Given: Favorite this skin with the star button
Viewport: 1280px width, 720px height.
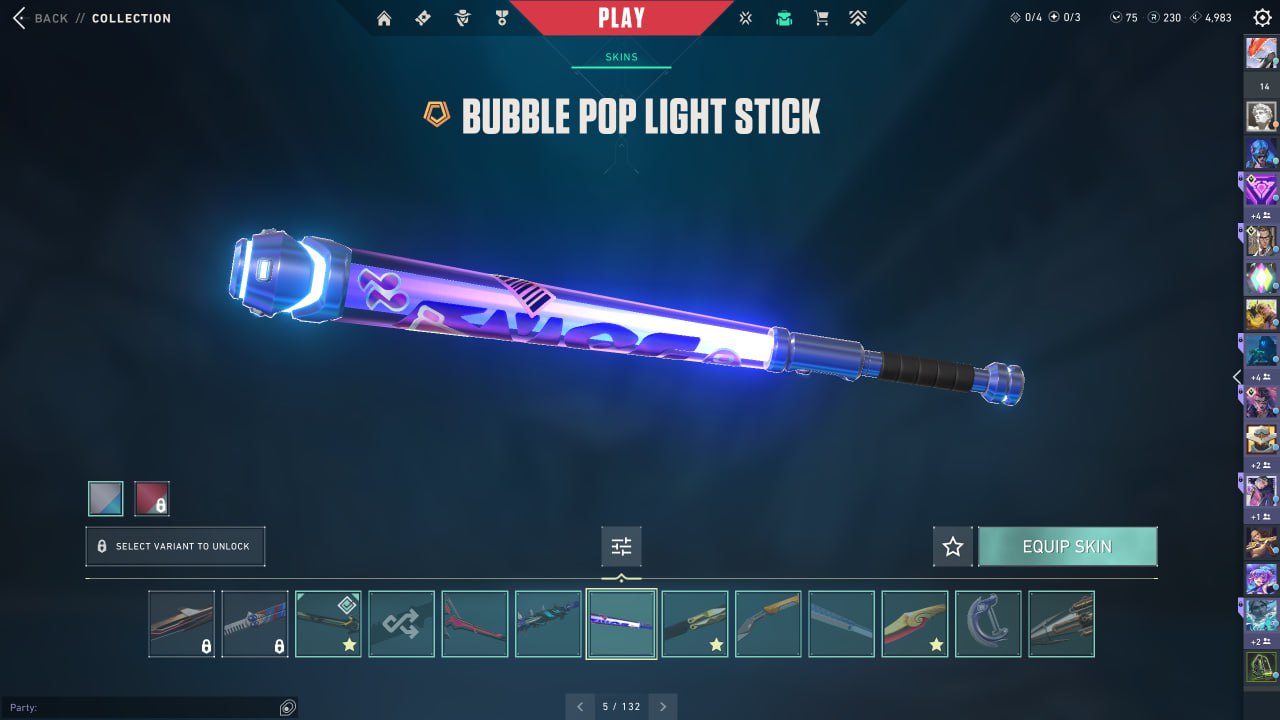Looking at the screenshot, I should [953, 547].
